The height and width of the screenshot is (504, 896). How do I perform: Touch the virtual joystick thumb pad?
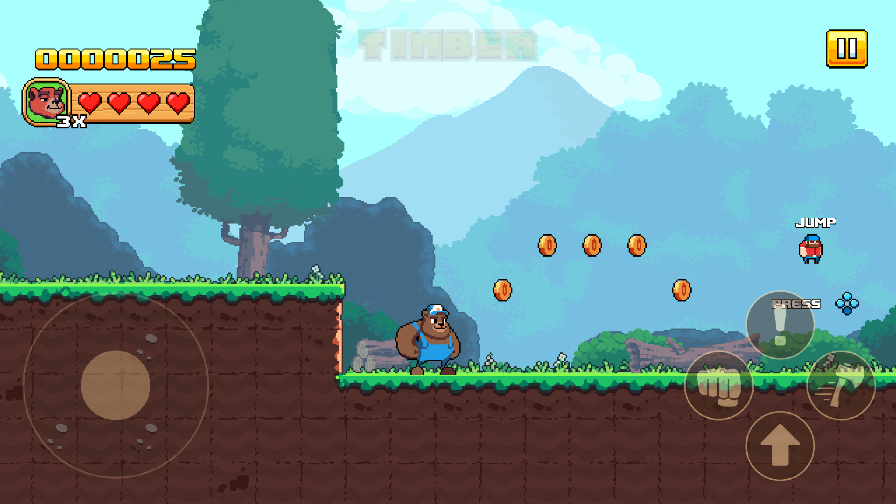click(116, 385)
